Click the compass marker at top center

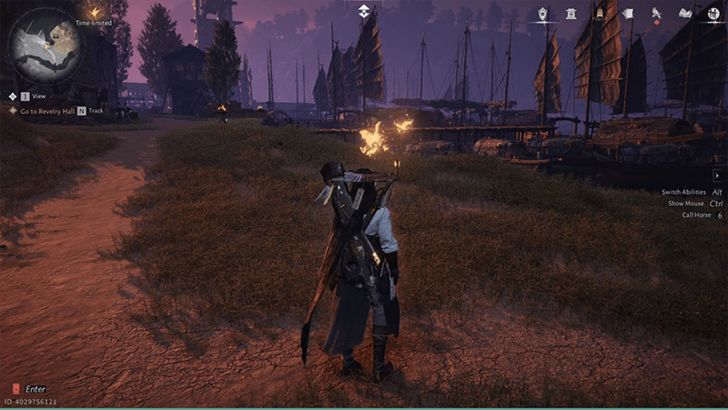365,10
